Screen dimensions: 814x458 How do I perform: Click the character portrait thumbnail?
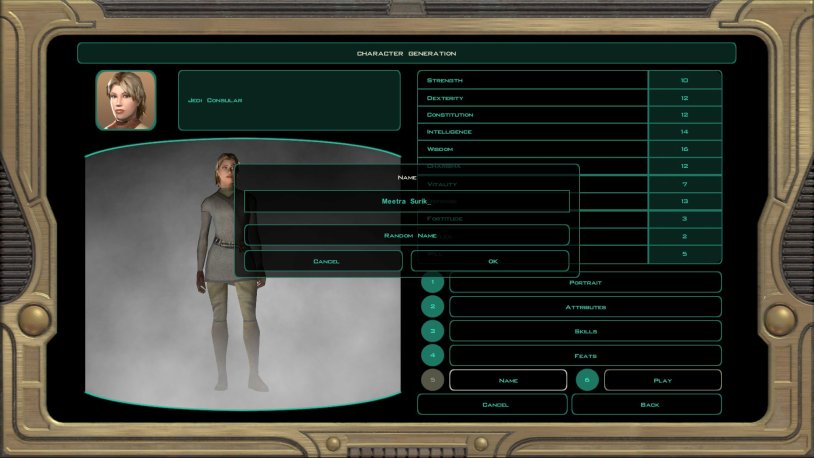coord(126,100)
